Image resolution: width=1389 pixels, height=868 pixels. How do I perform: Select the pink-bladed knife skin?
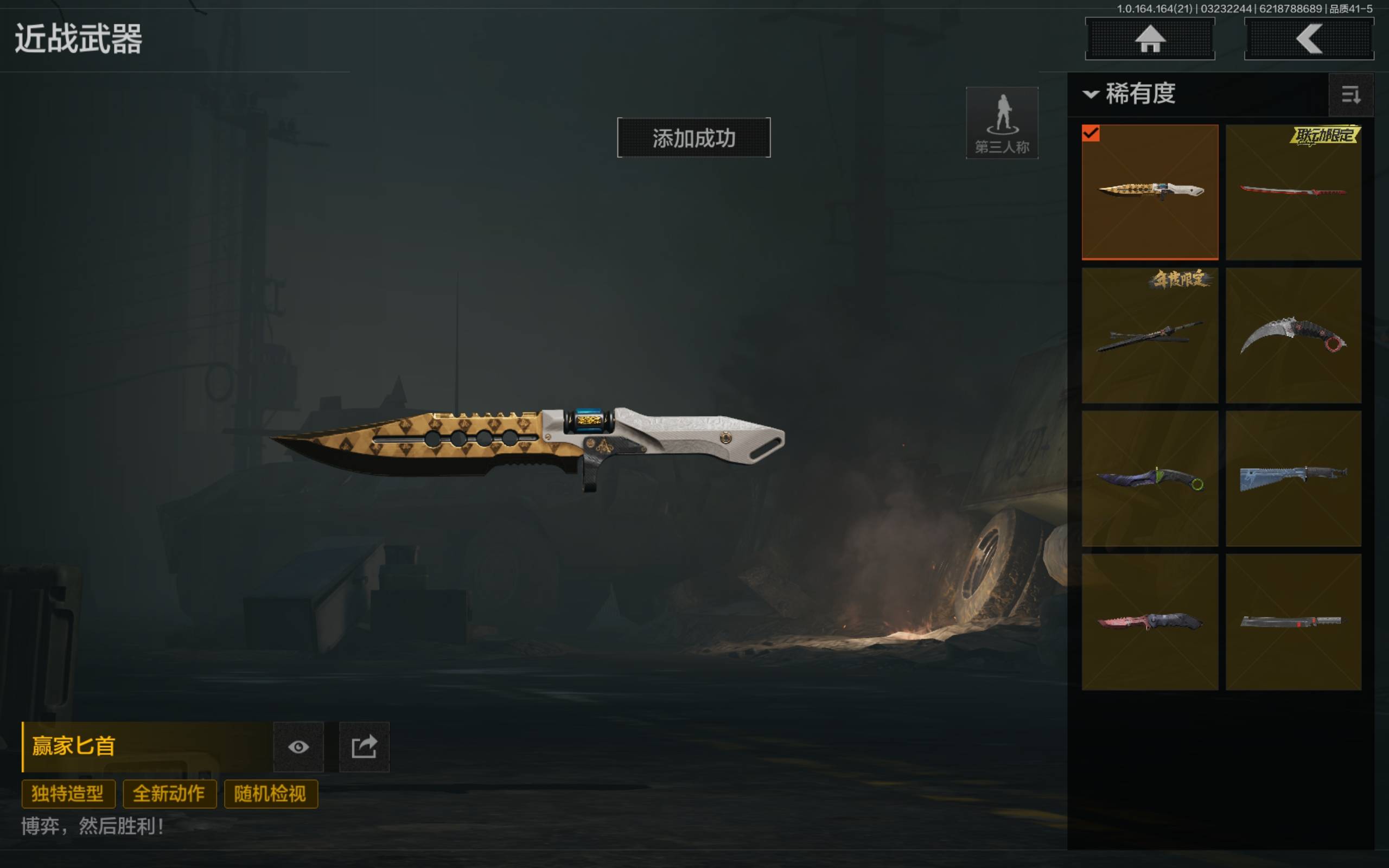tap(1150, 622)
